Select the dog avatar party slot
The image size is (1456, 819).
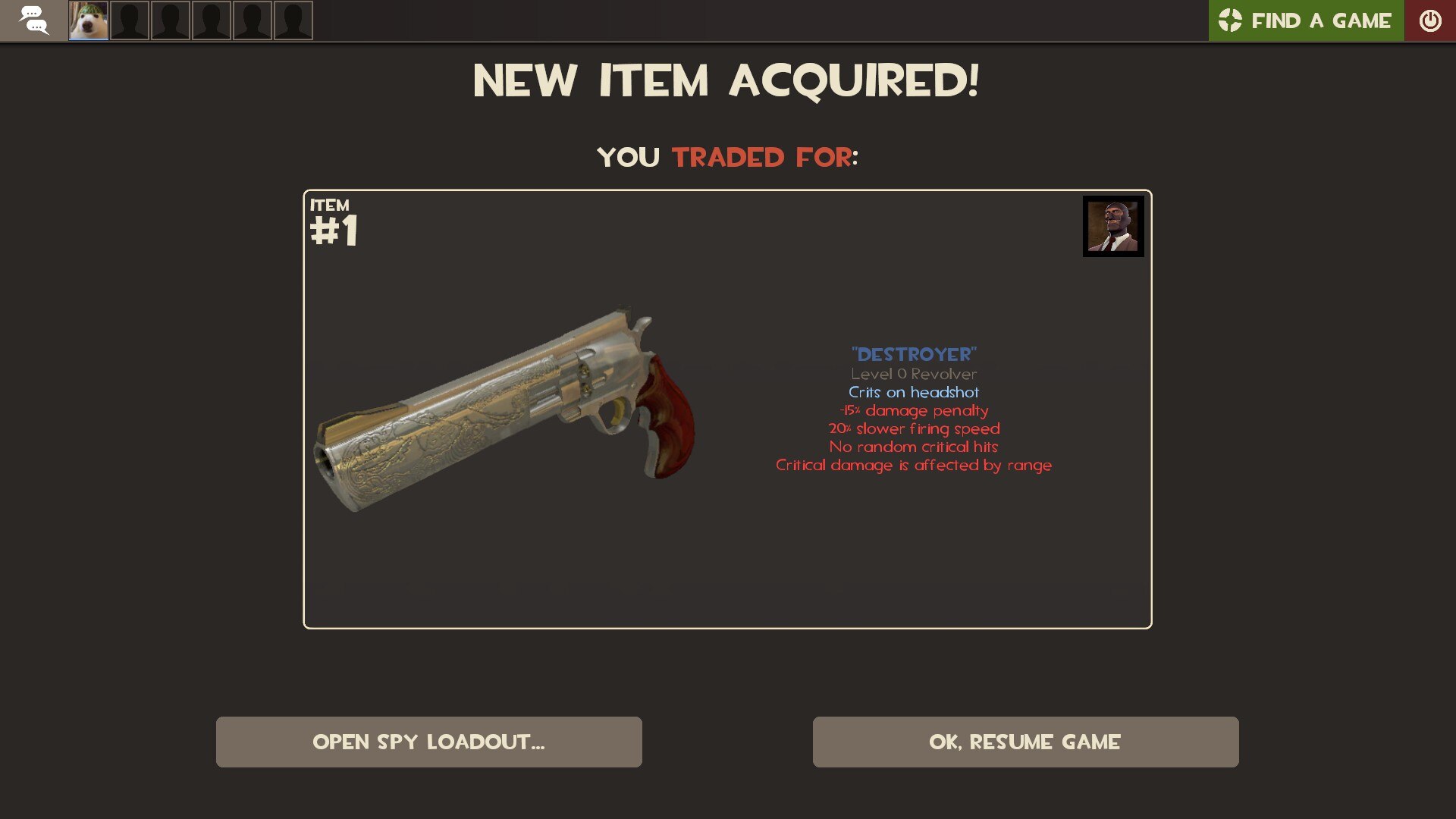pyautogui.click(x=89, y=20)
